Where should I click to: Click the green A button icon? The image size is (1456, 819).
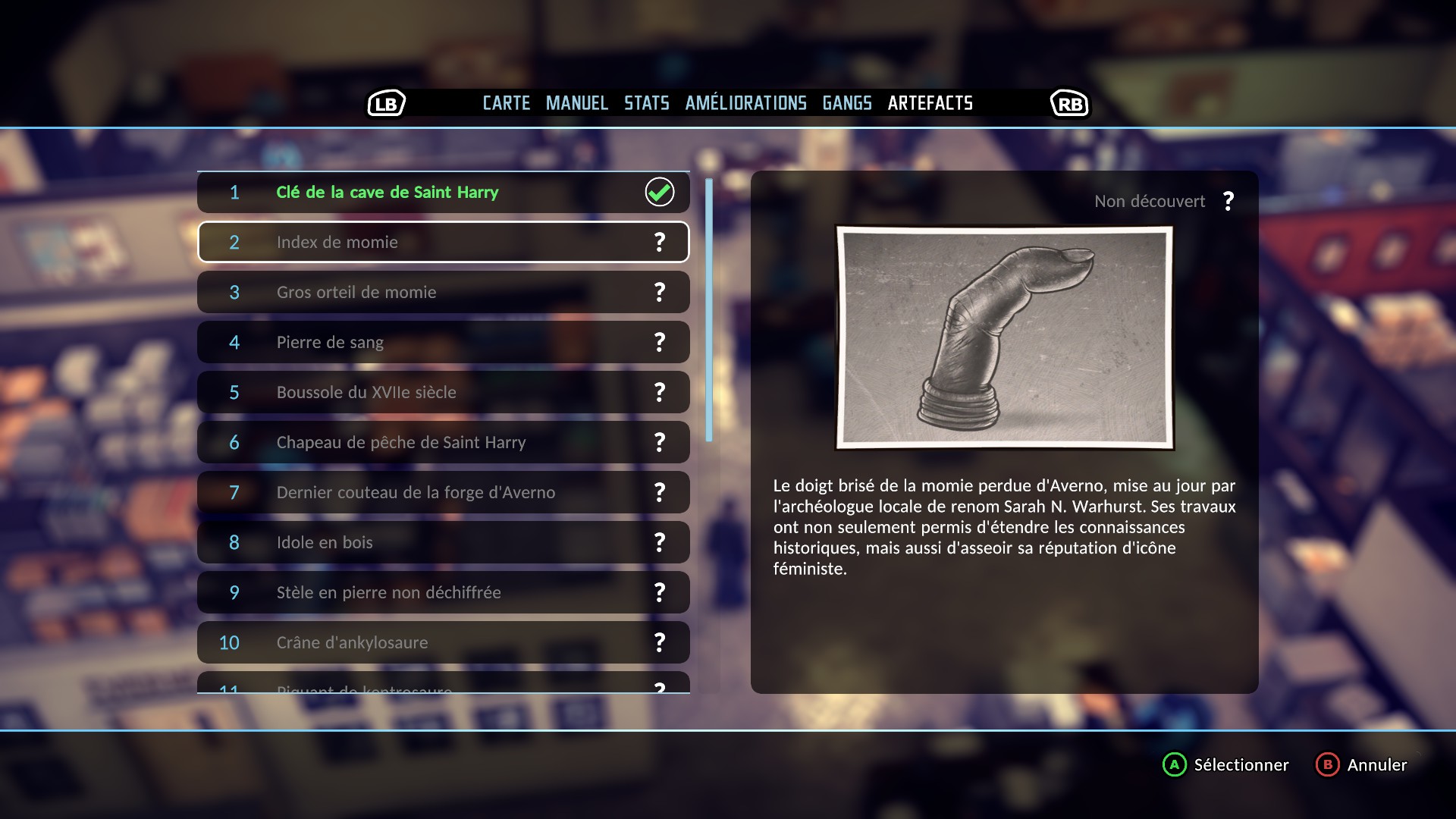pyautogui.click(x=1174, y=765)
